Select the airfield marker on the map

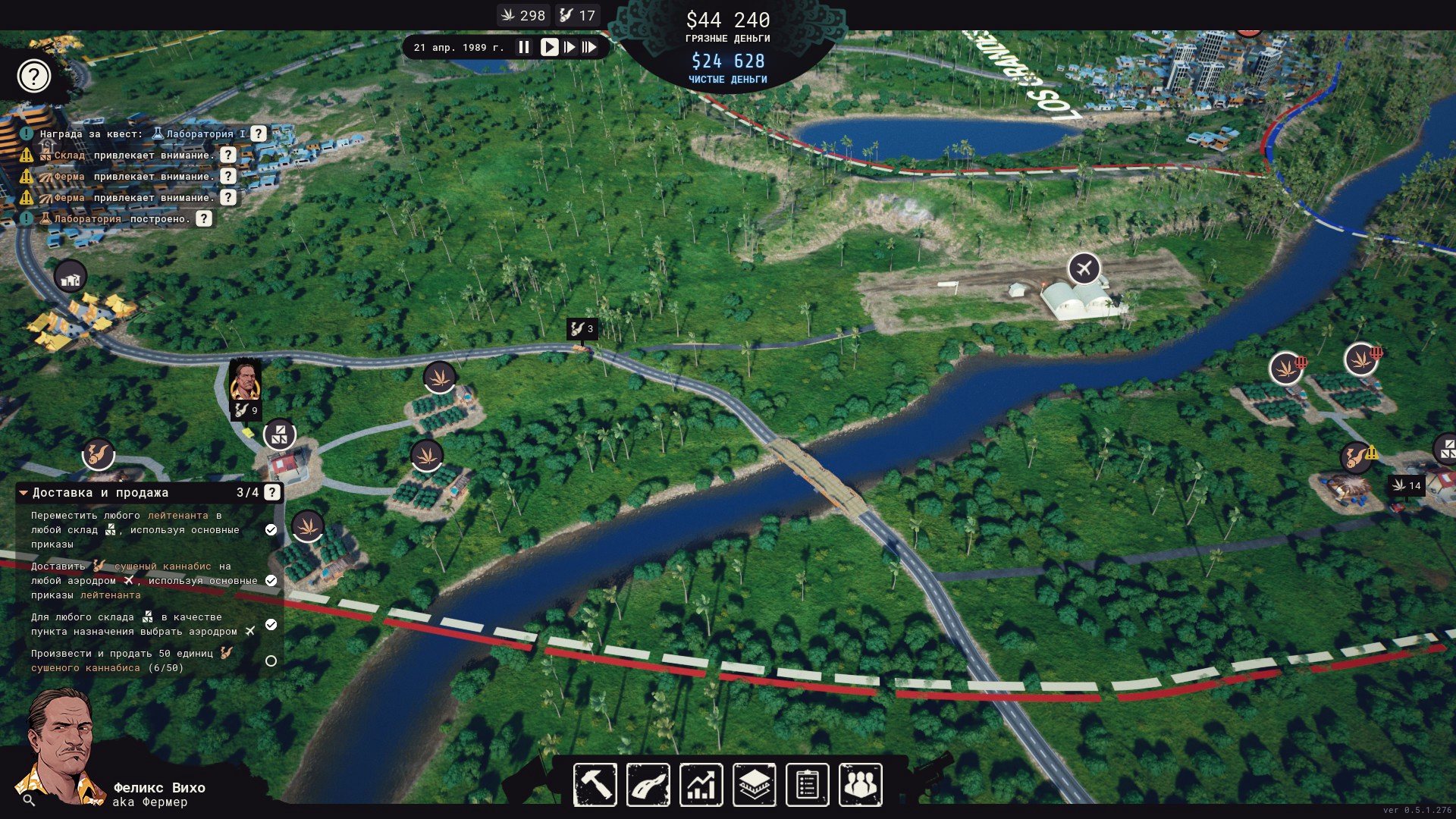tap(1084, 268)
